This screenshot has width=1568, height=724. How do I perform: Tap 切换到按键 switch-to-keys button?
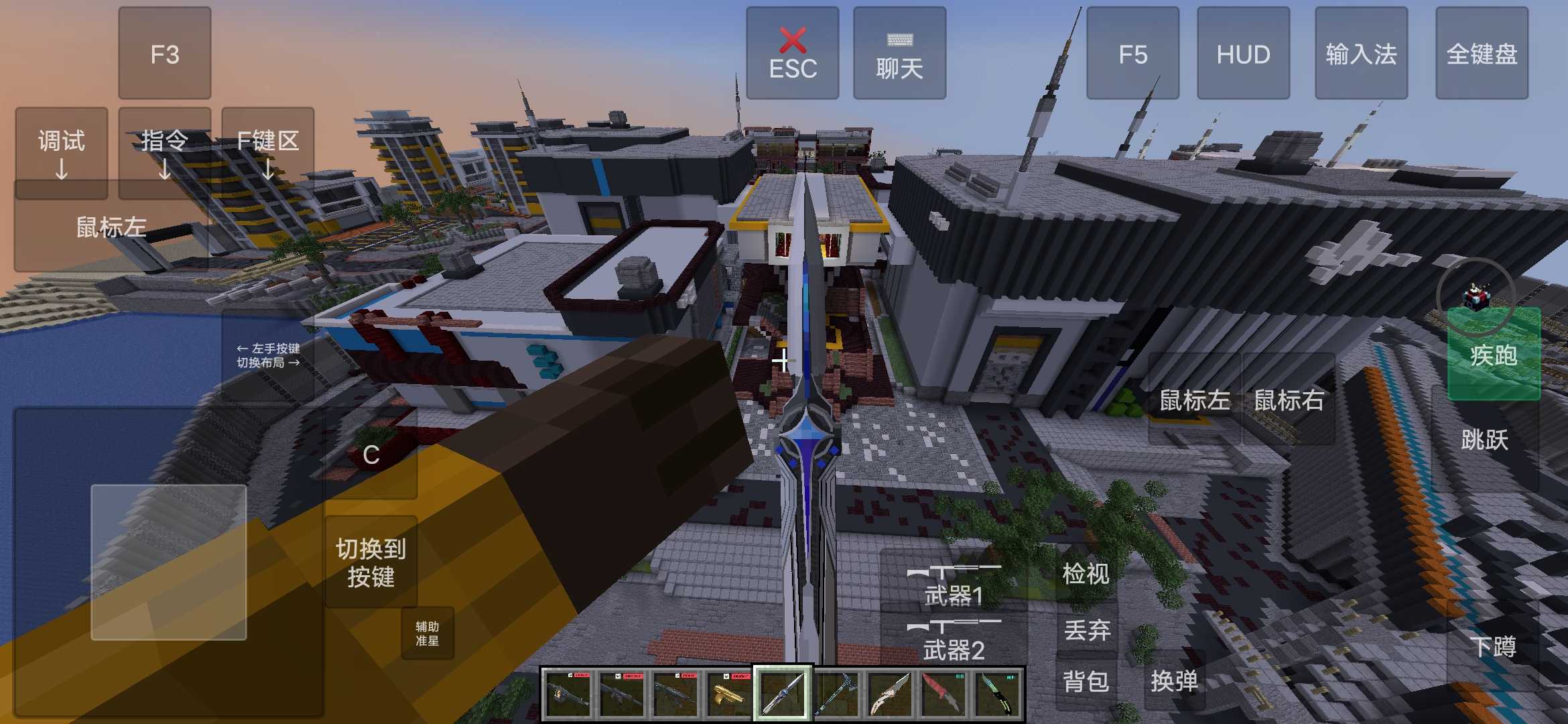(x=371, y=562)
